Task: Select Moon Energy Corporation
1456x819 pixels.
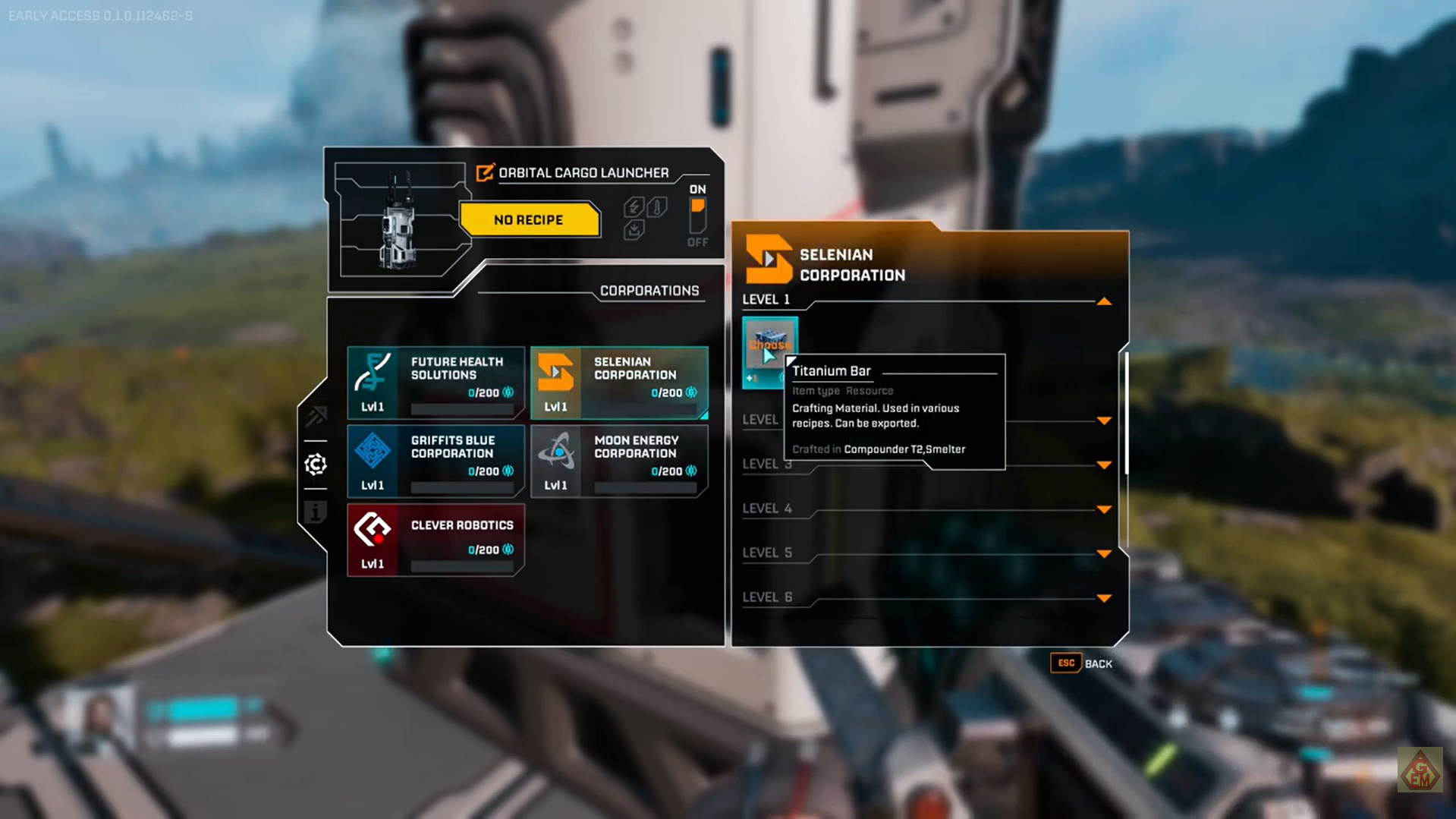Action: (619, 461)
